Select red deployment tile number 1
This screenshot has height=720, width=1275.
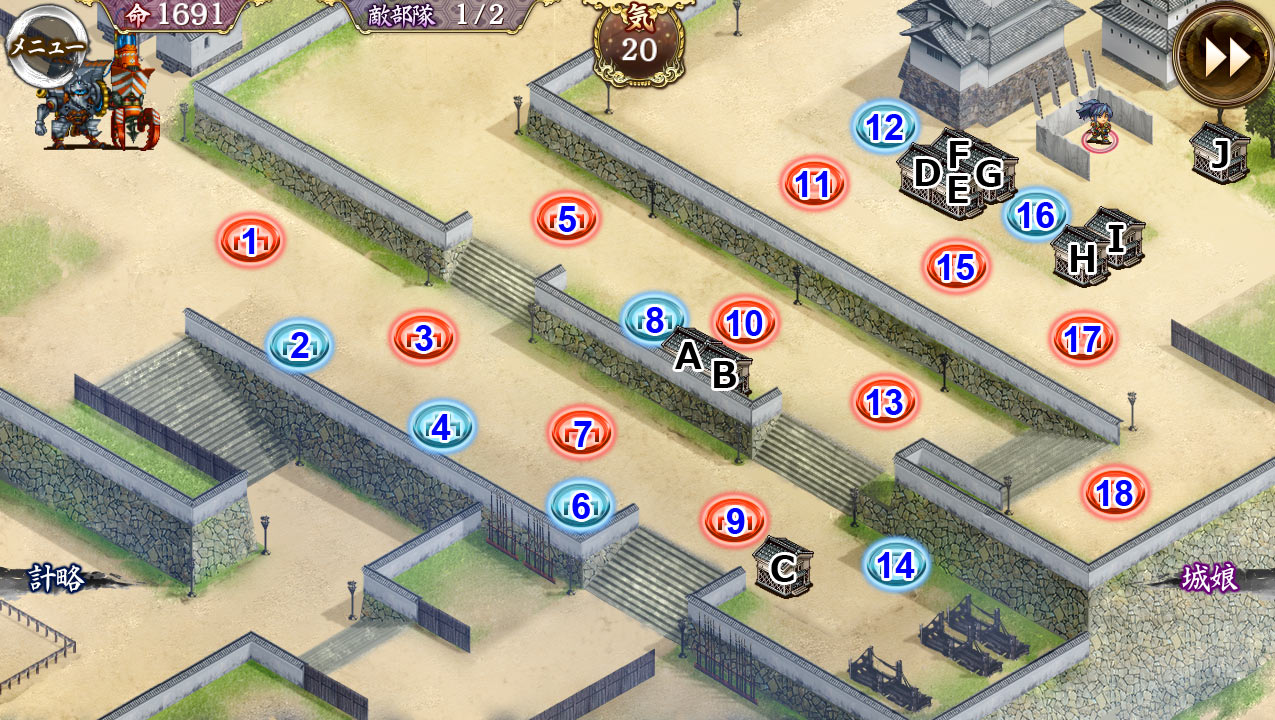pyautogui.click(x=250, y=240)
